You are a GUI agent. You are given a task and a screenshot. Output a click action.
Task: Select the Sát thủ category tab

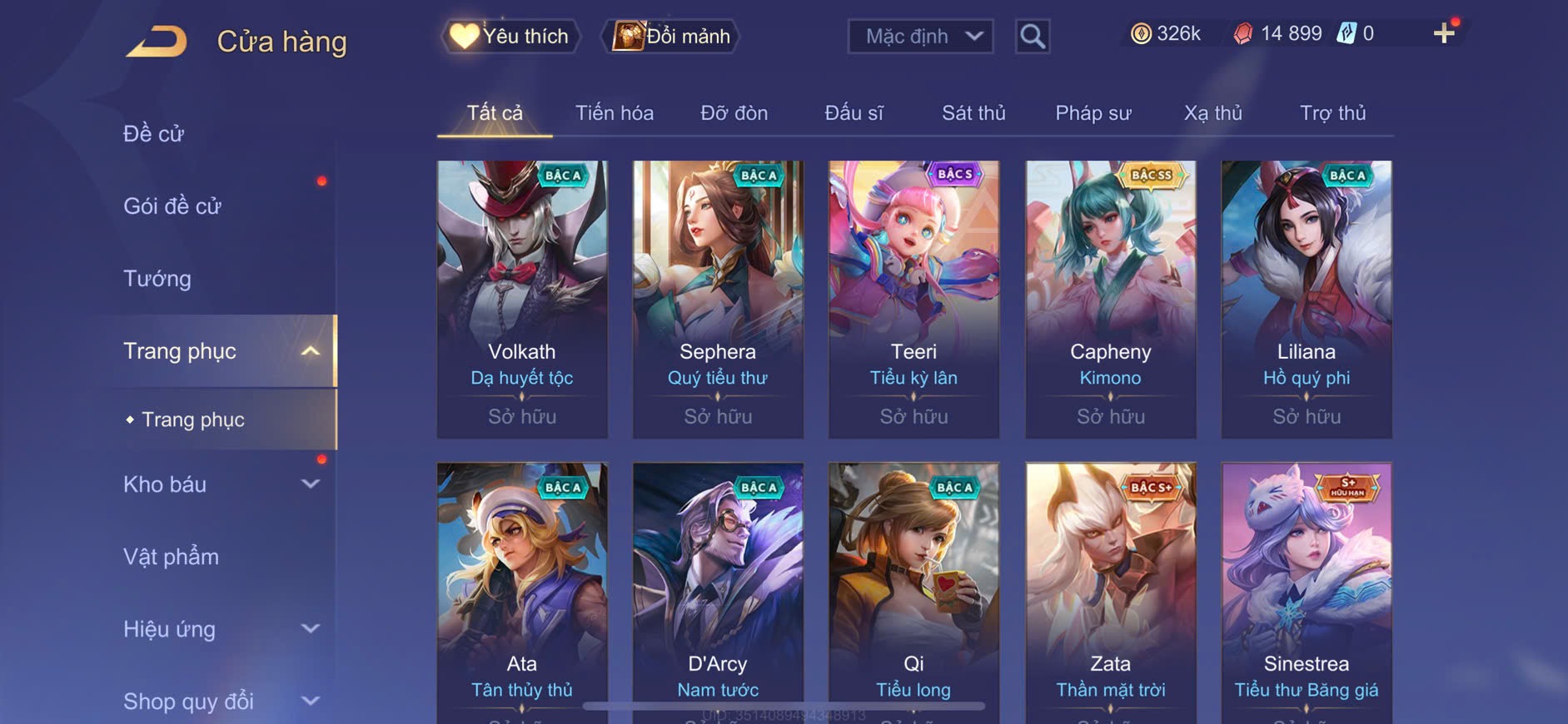click(x=973, y=113)
